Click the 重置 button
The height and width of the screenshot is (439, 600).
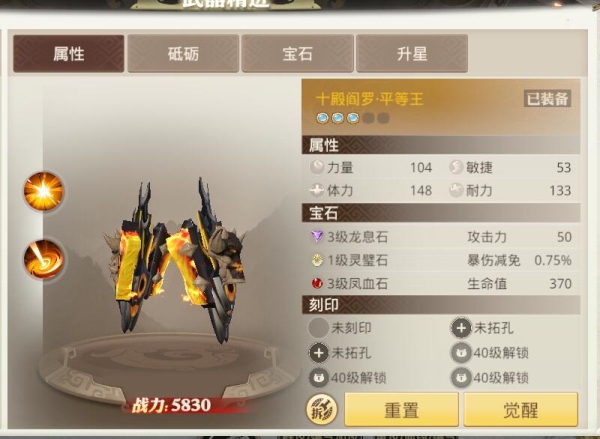(401, 410)
